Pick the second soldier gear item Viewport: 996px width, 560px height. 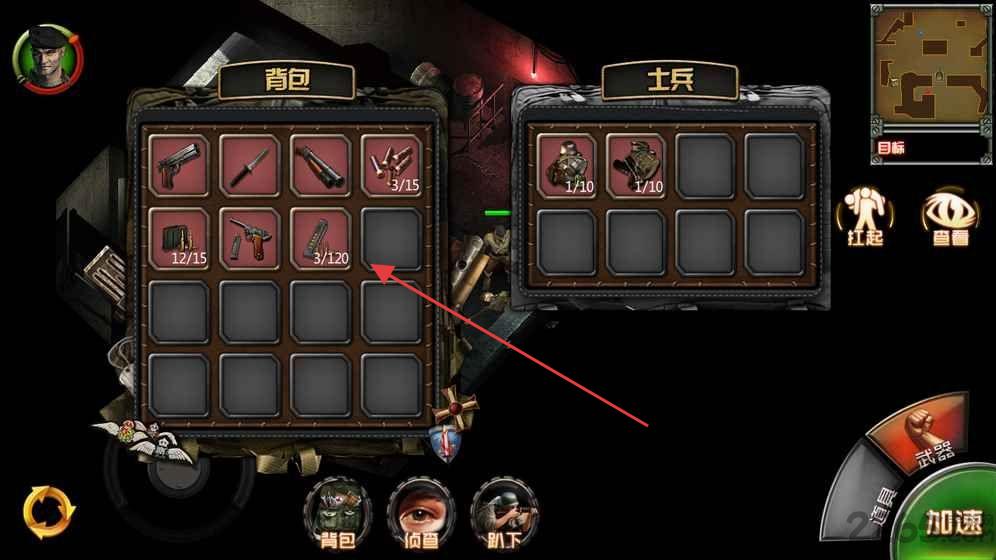coord(636,165)
